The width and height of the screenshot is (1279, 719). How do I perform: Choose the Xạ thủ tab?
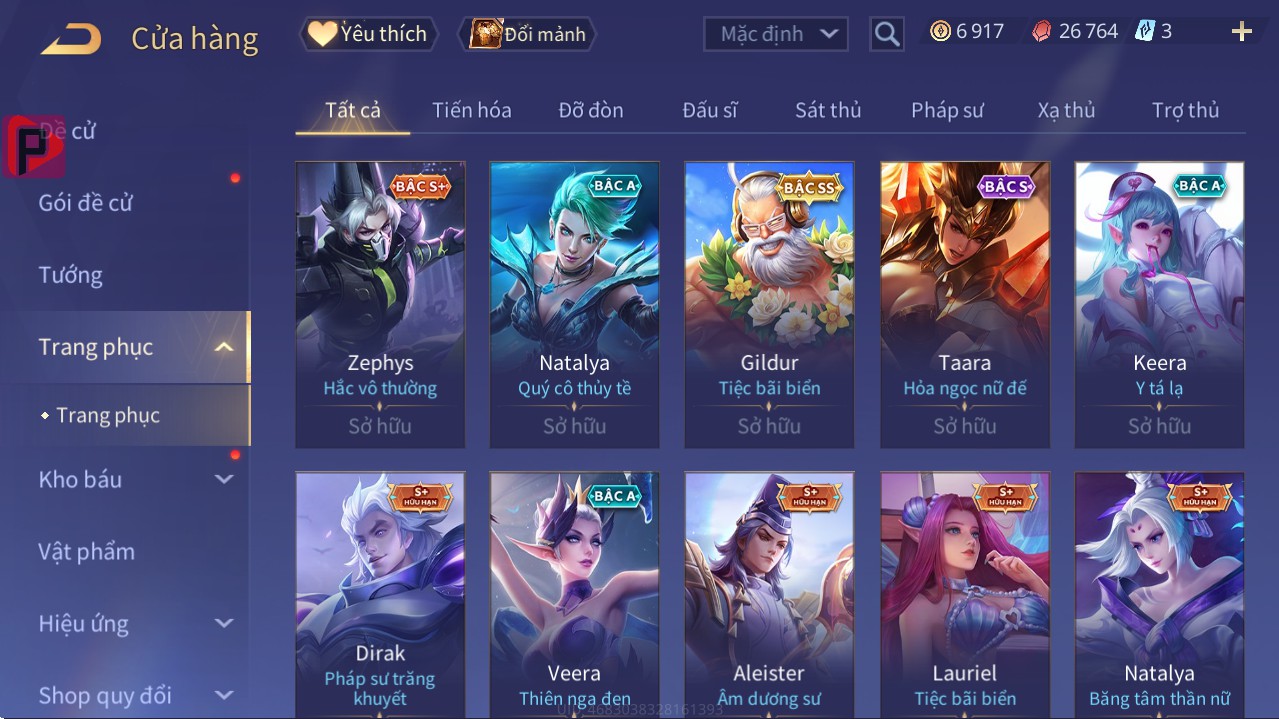1066,110
